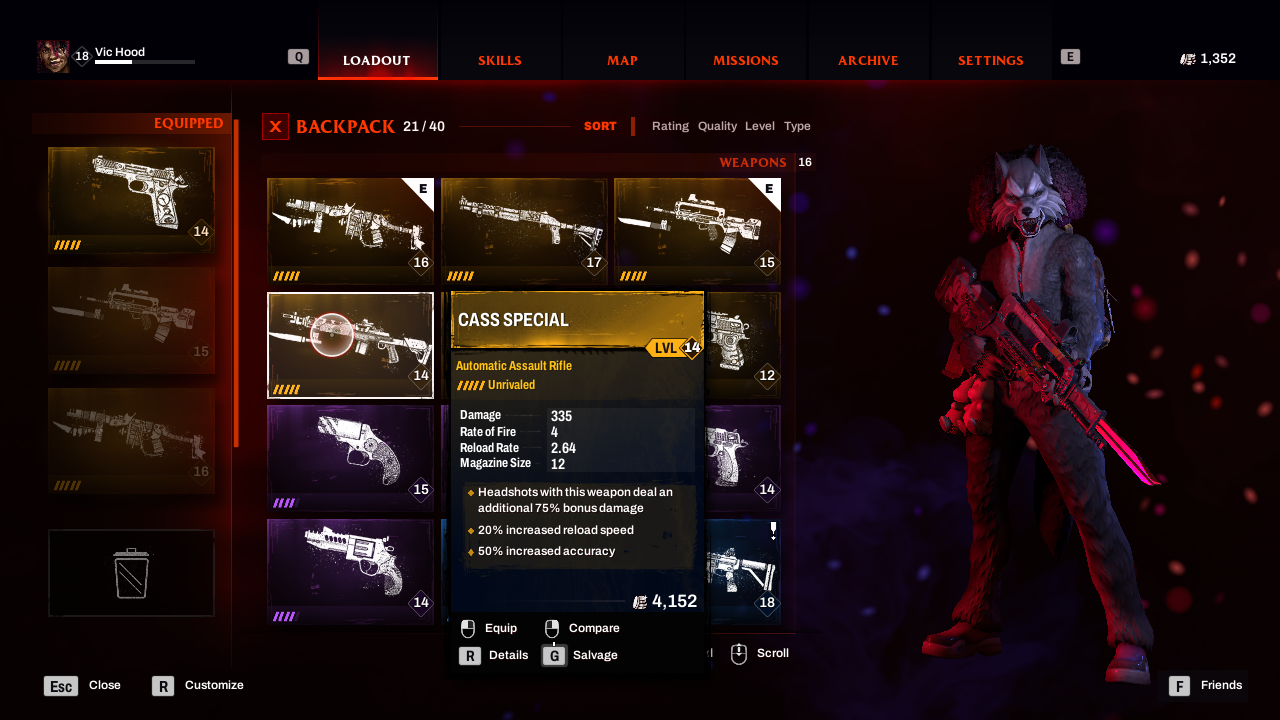
Task: Select the equipped level 14 pistol slot
Action: click(131, 200)
